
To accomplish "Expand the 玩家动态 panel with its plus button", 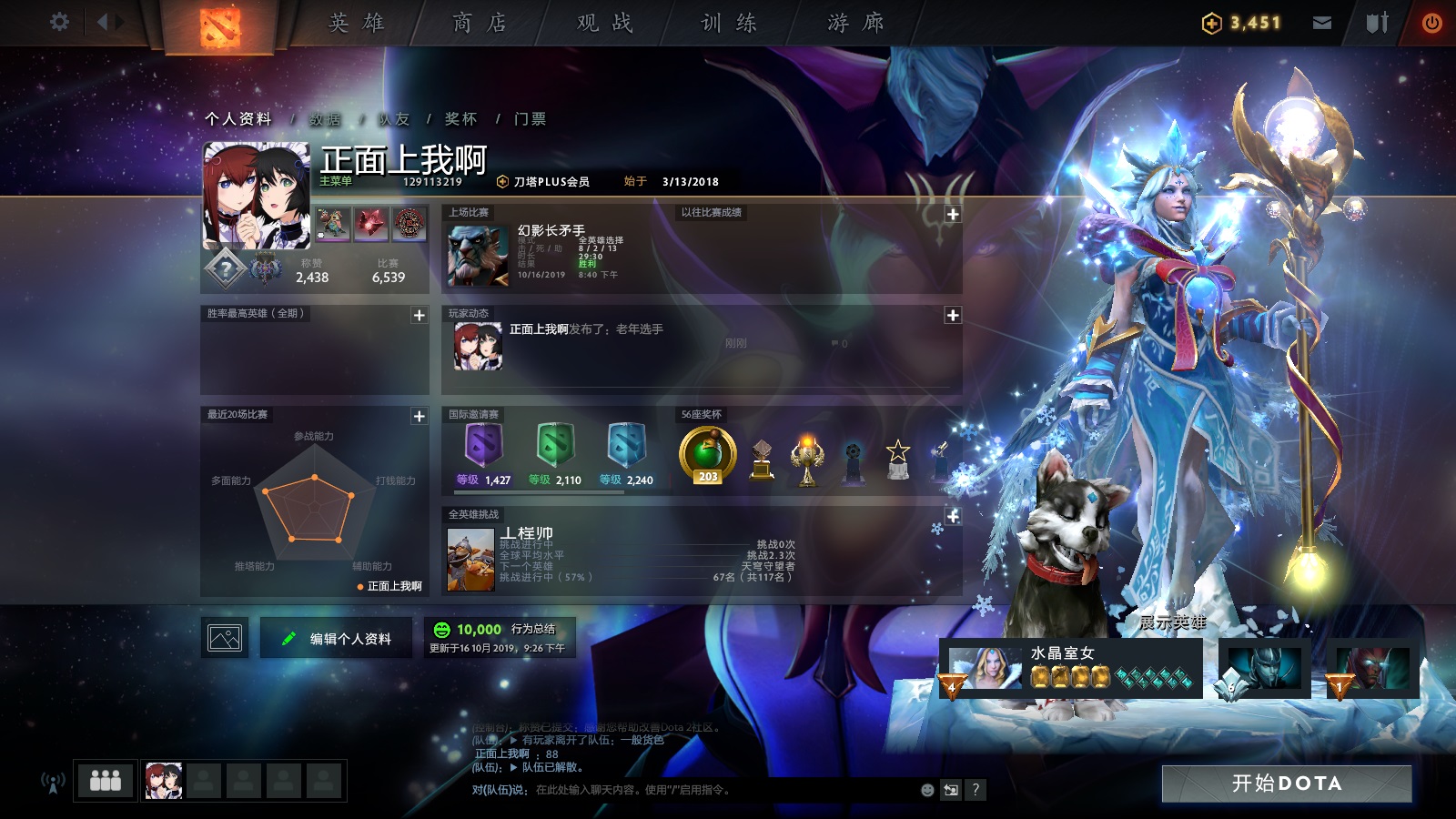I will point(954,314).
